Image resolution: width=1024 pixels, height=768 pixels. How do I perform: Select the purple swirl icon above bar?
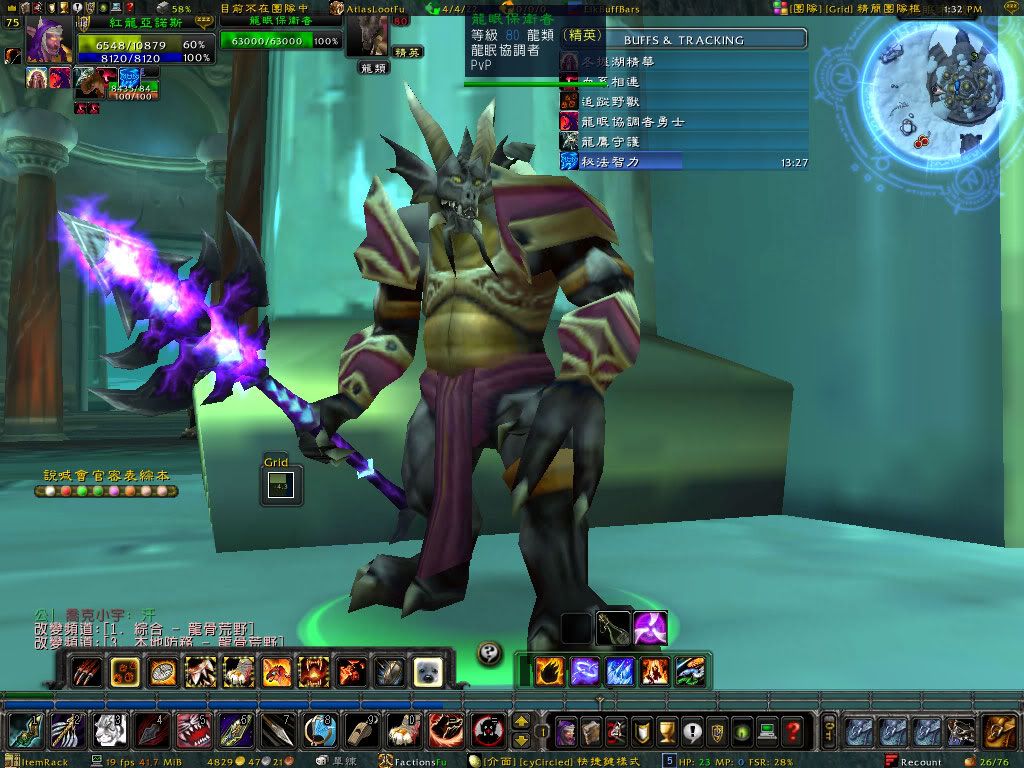point(650,627)
